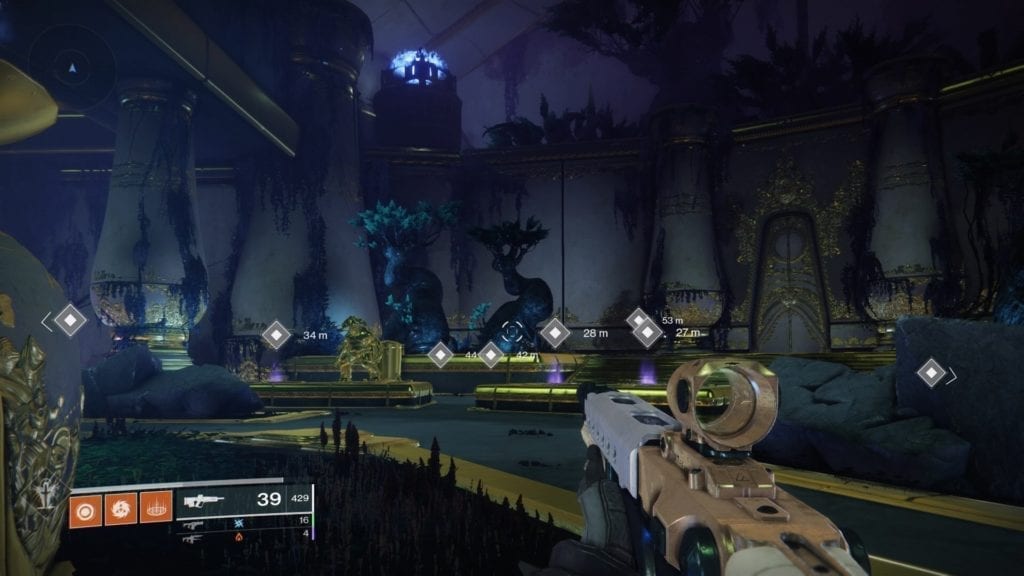Viewport: 1024px width, 576px height.
Task: Pick the off-screen waypoint marker with left arrow
Action: click(x=69, y=320)
